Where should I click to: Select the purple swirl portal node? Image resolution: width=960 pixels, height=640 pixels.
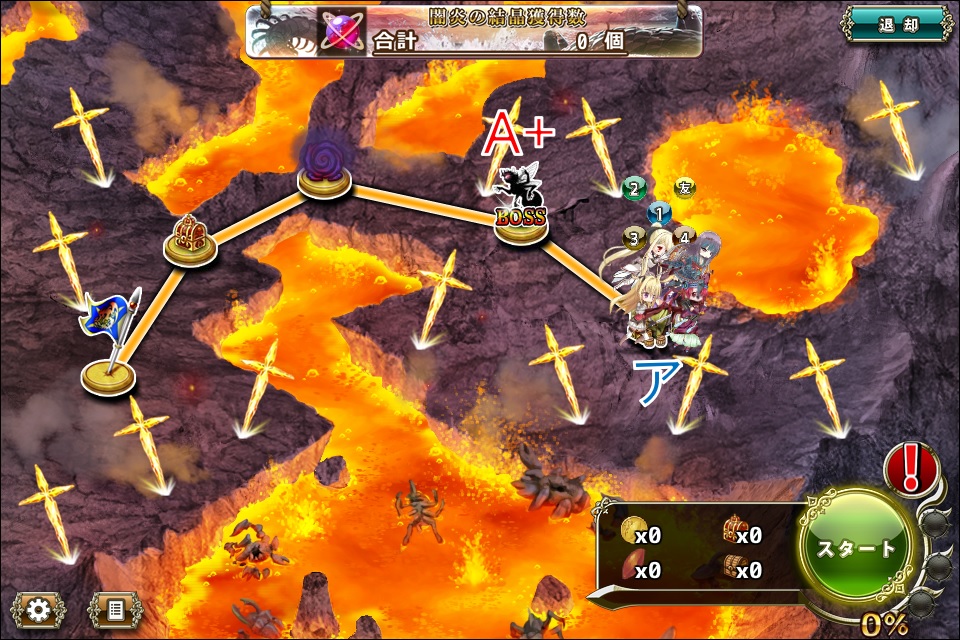324,172
